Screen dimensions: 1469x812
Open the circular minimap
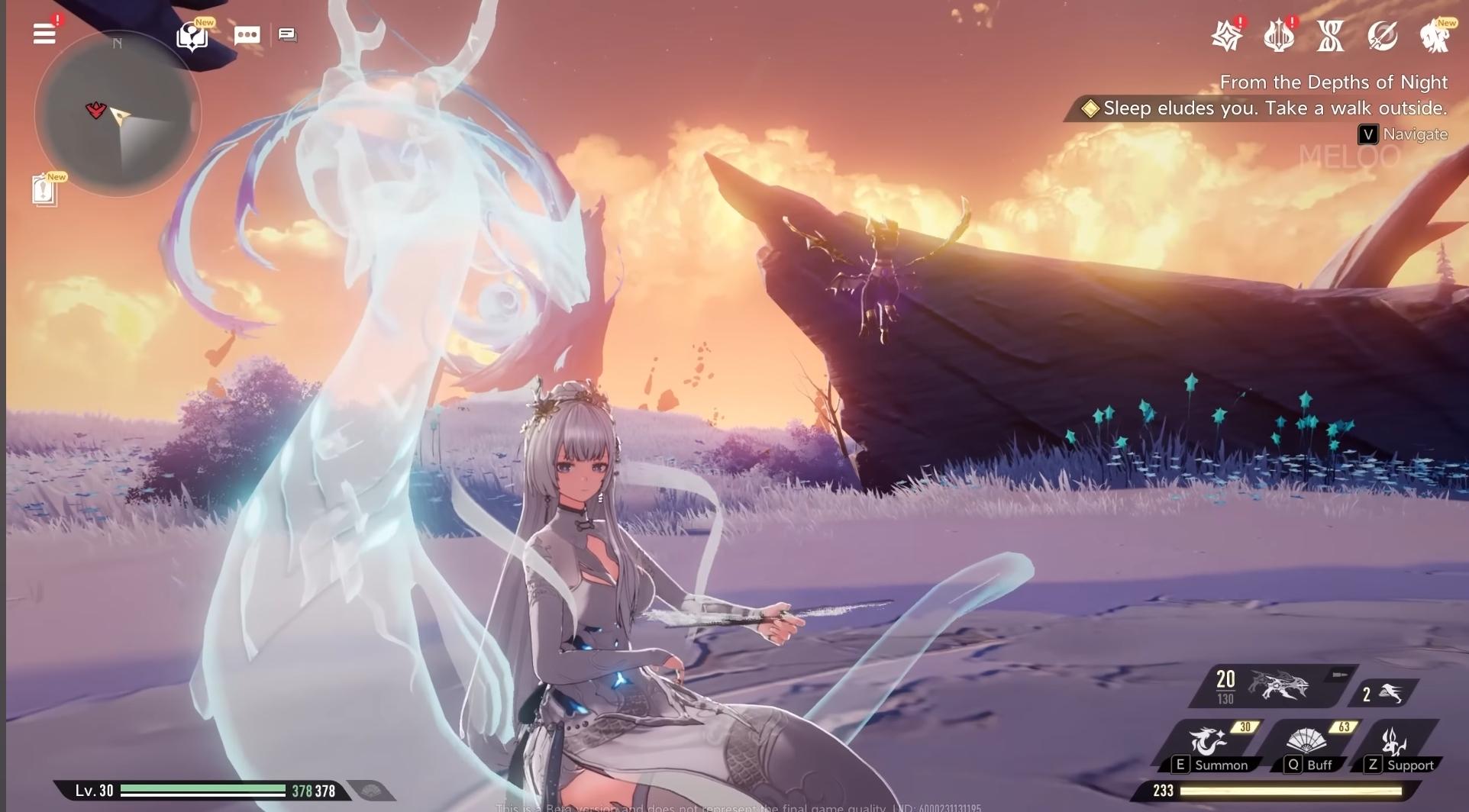[118, 114]
